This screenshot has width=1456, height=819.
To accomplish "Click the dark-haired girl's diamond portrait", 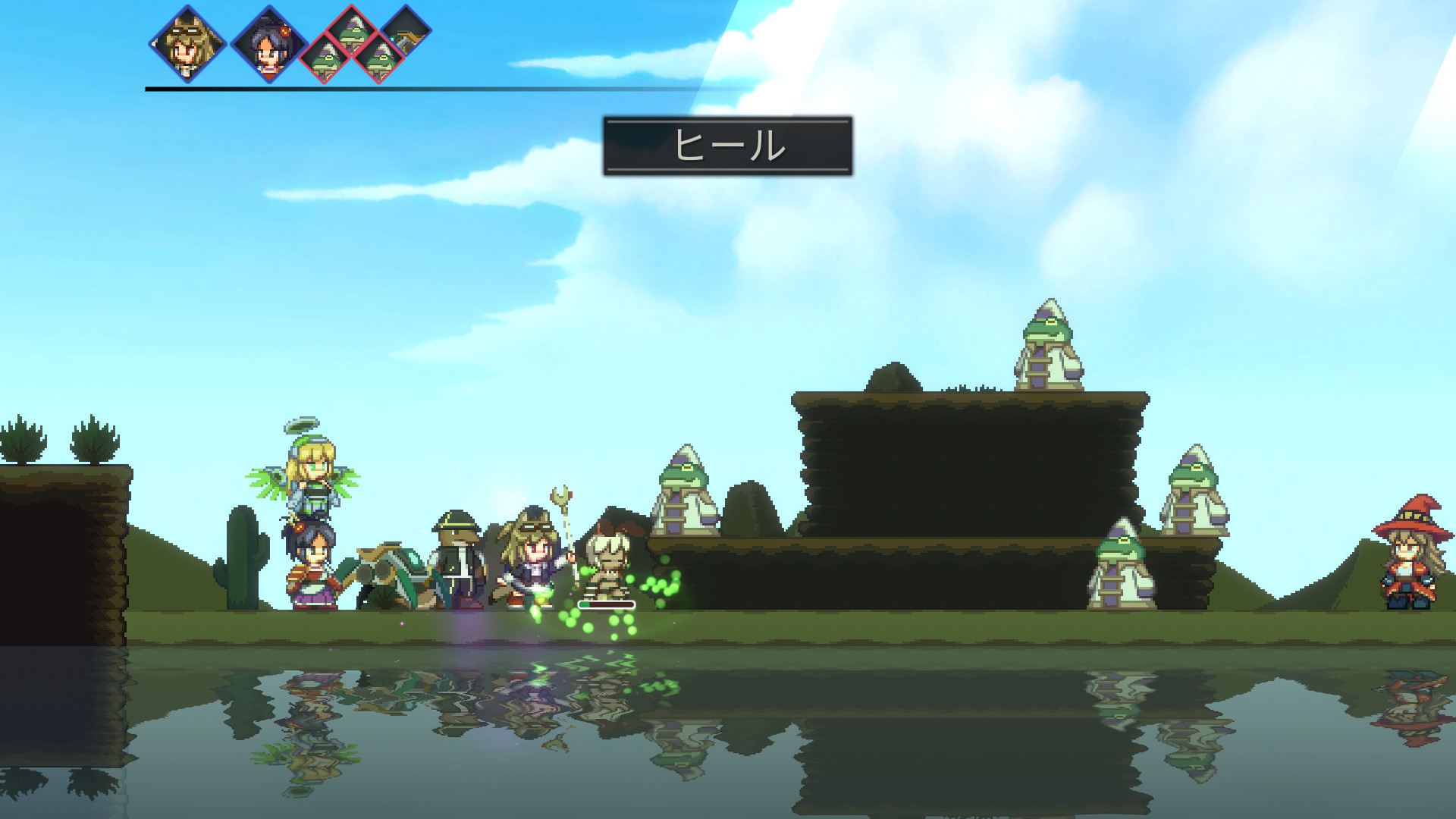I will pyautogui.click(x=268, y=45).
